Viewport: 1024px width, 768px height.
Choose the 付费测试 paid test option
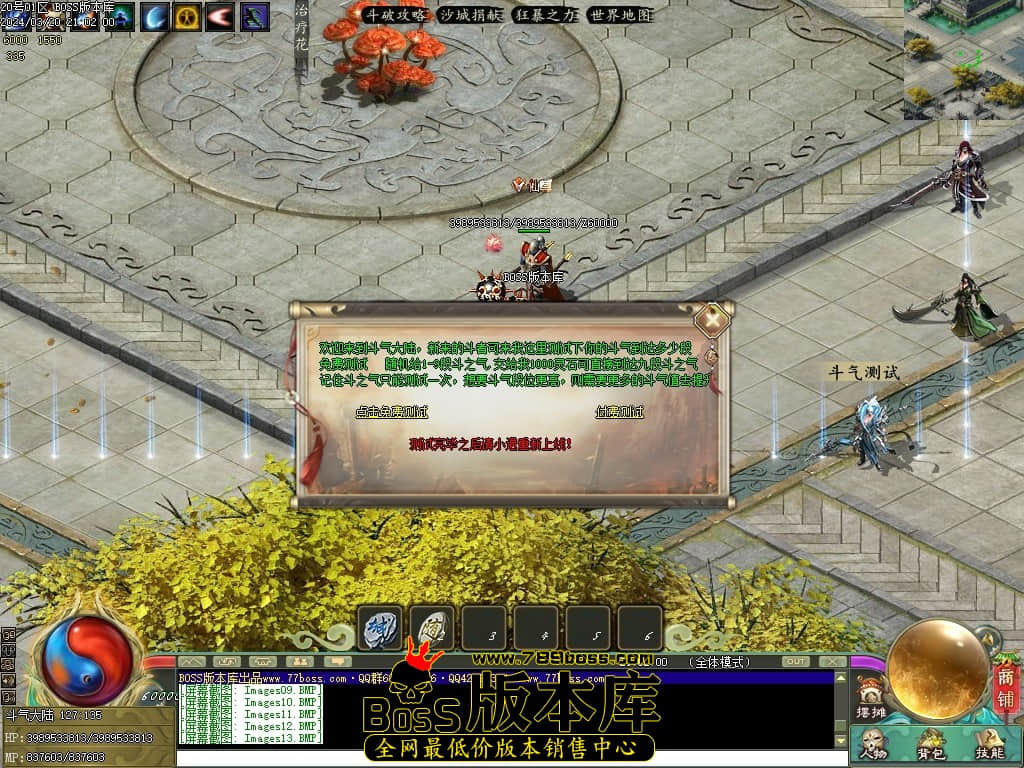pyautogui.click(x=619, y=412)
